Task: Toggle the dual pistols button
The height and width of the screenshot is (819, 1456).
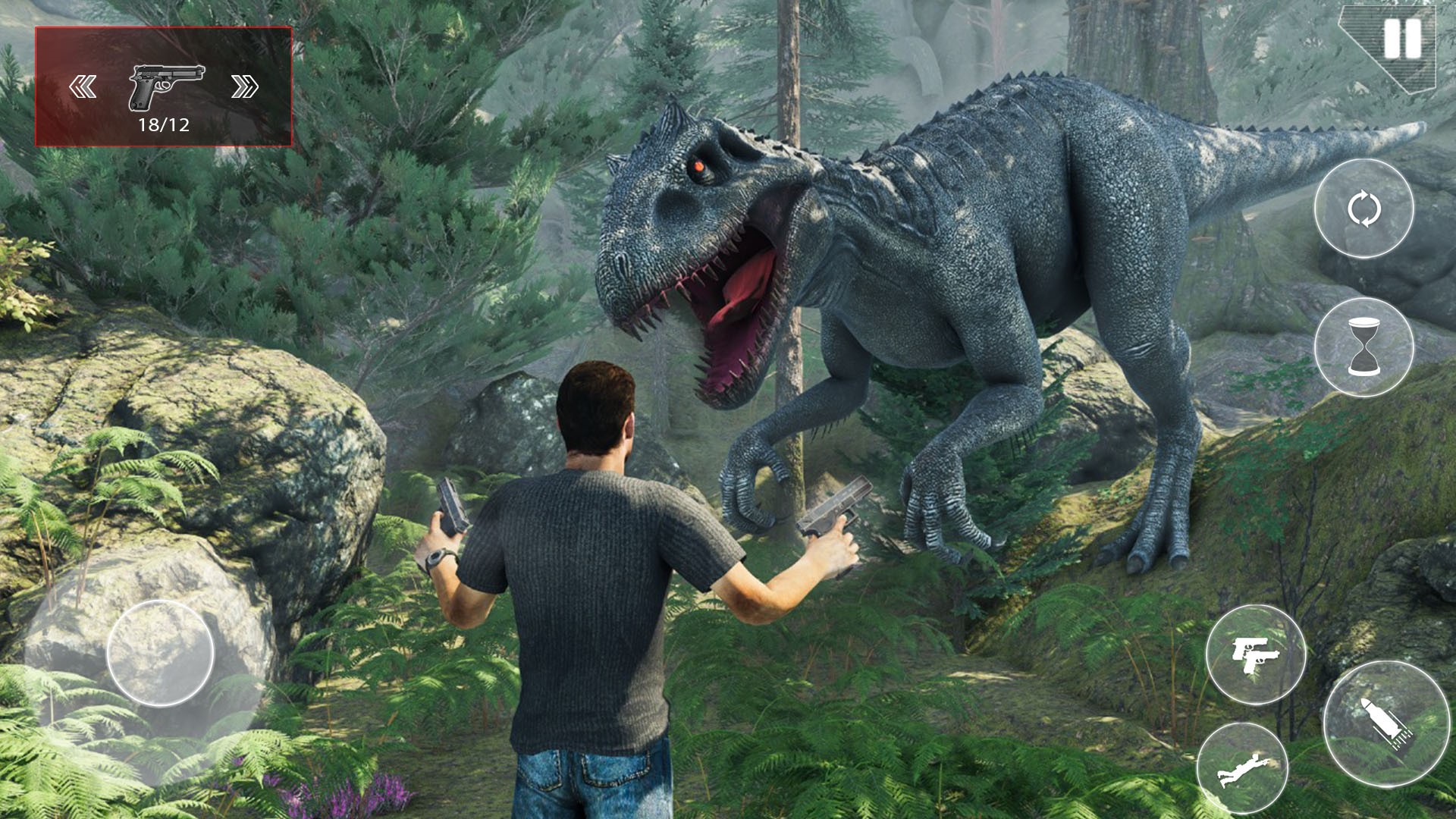Action: coord(1255,654)
